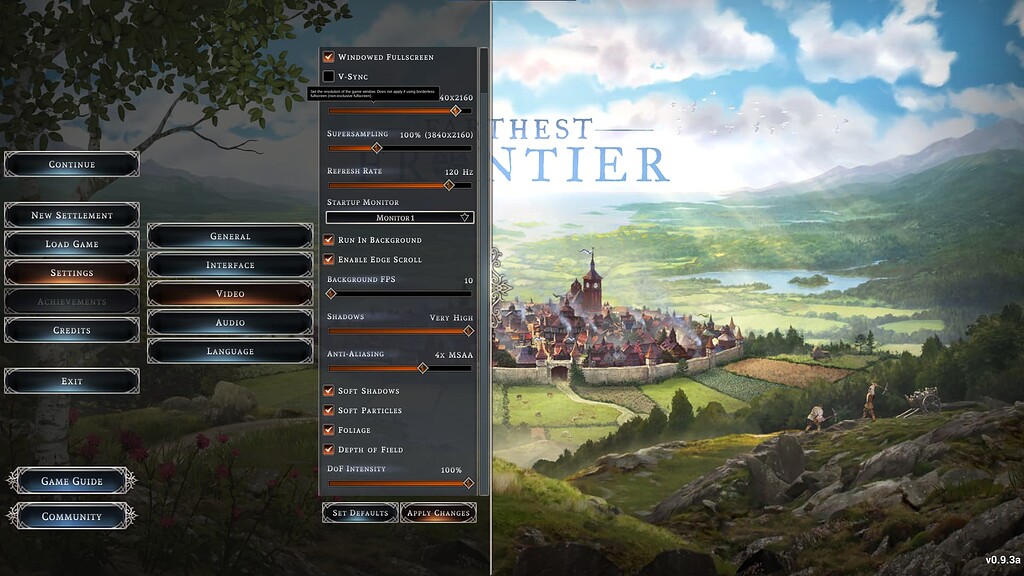The width and height of the screenshot is (1024, 576).
Task: Toggle Run In Background checkbox
Action: [329, 240]
